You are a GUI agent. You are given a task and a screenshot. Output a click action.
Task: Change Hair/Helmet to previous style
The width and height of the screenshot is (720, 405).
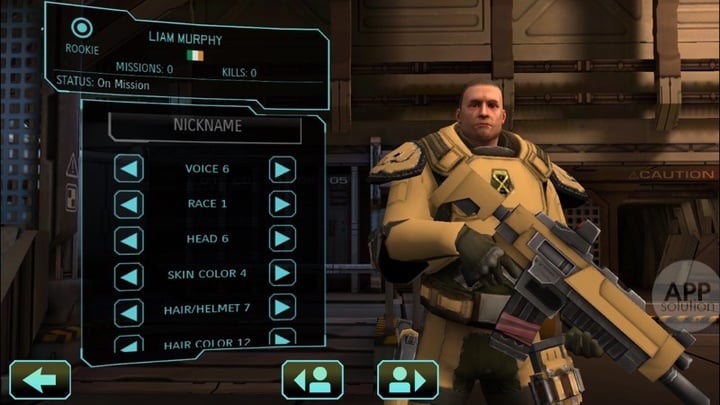129,309
